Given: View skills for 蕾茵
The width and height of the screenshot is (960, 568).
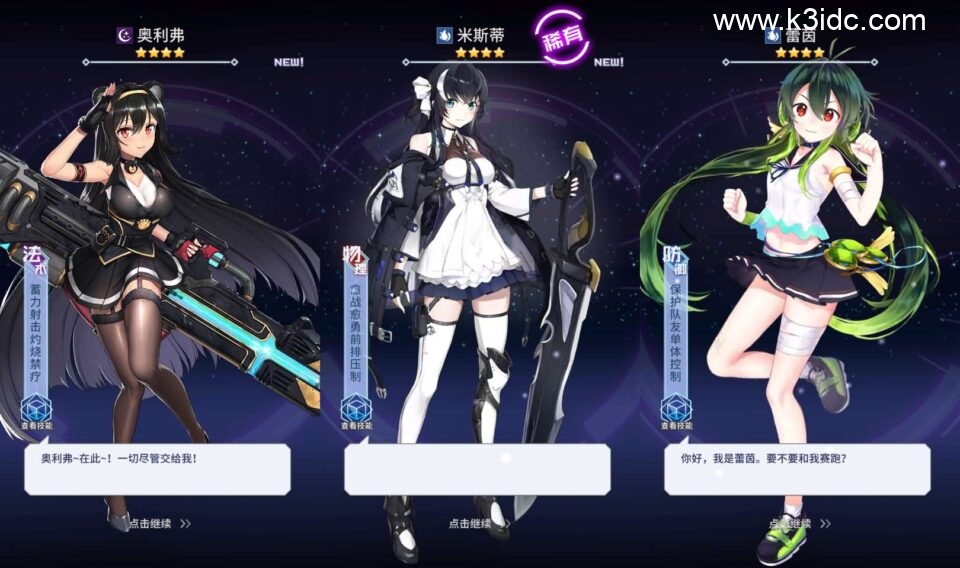Looking at the screenshot, I should point(676,412).
